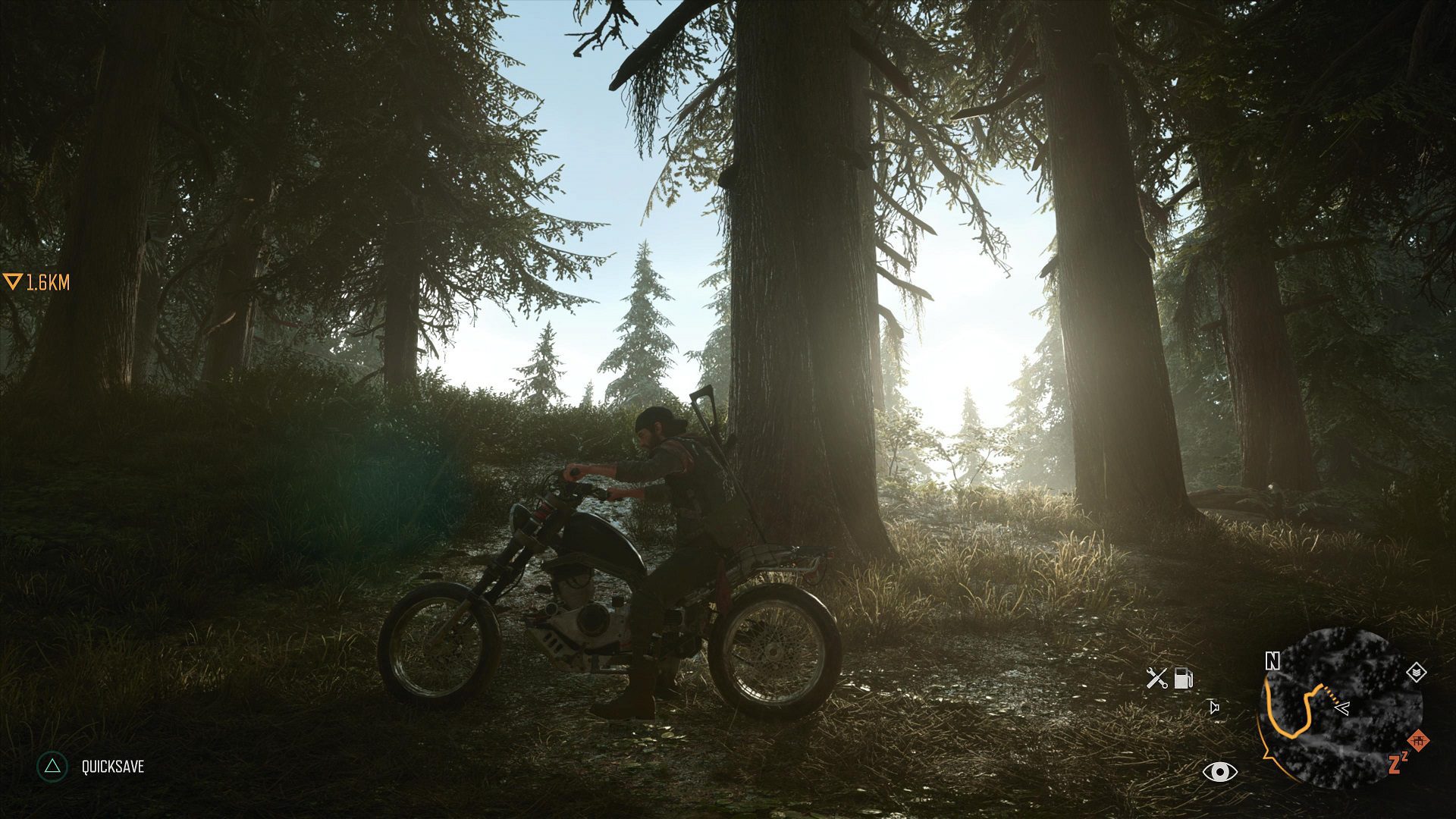Viewport: 1456px width, 819px height.
Task: Click the north N compass marker
Action: pyautogui.click(x=1272, y=661)
